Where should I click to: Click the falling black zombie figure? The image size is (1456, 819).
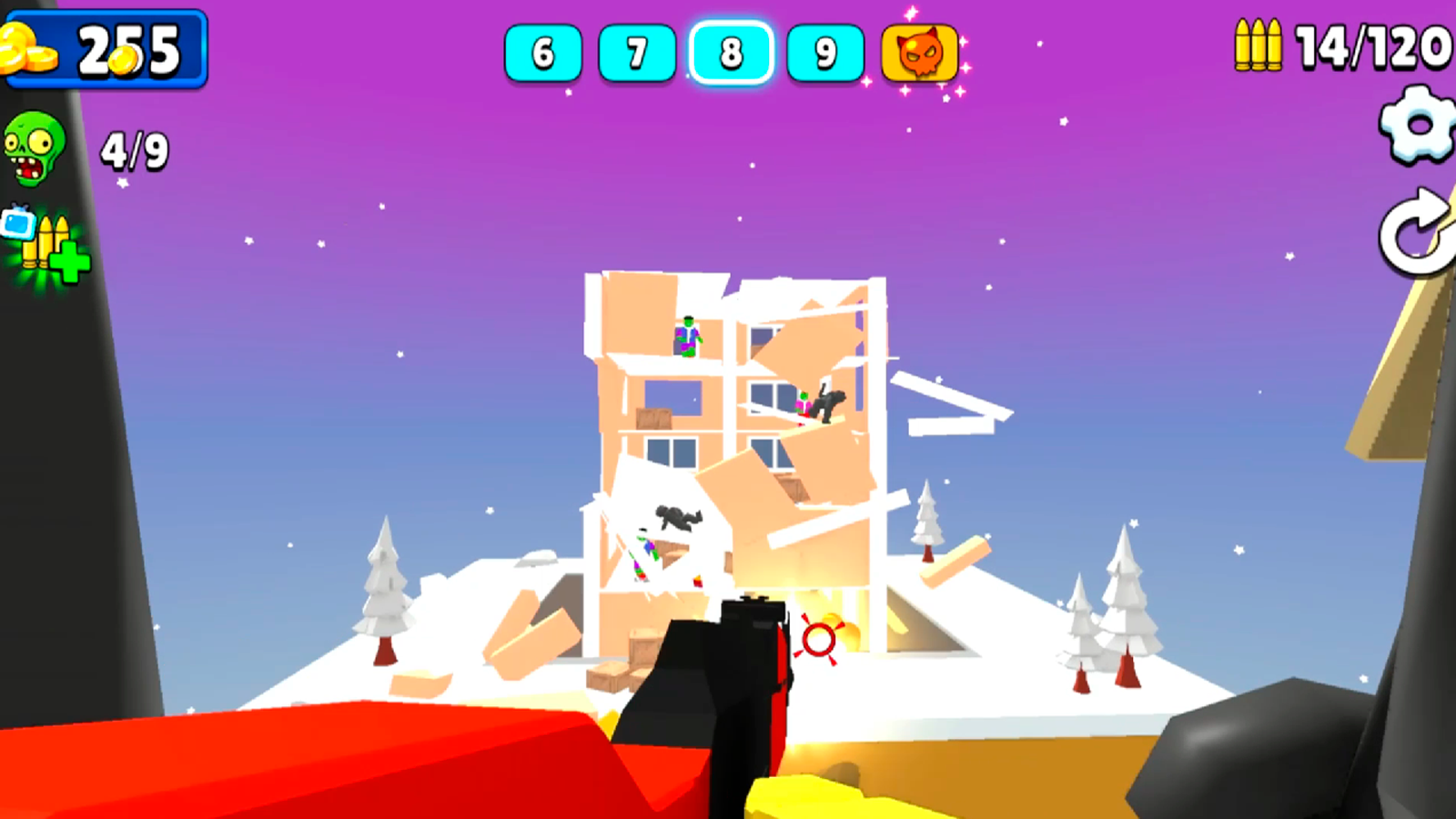point(676,520)
